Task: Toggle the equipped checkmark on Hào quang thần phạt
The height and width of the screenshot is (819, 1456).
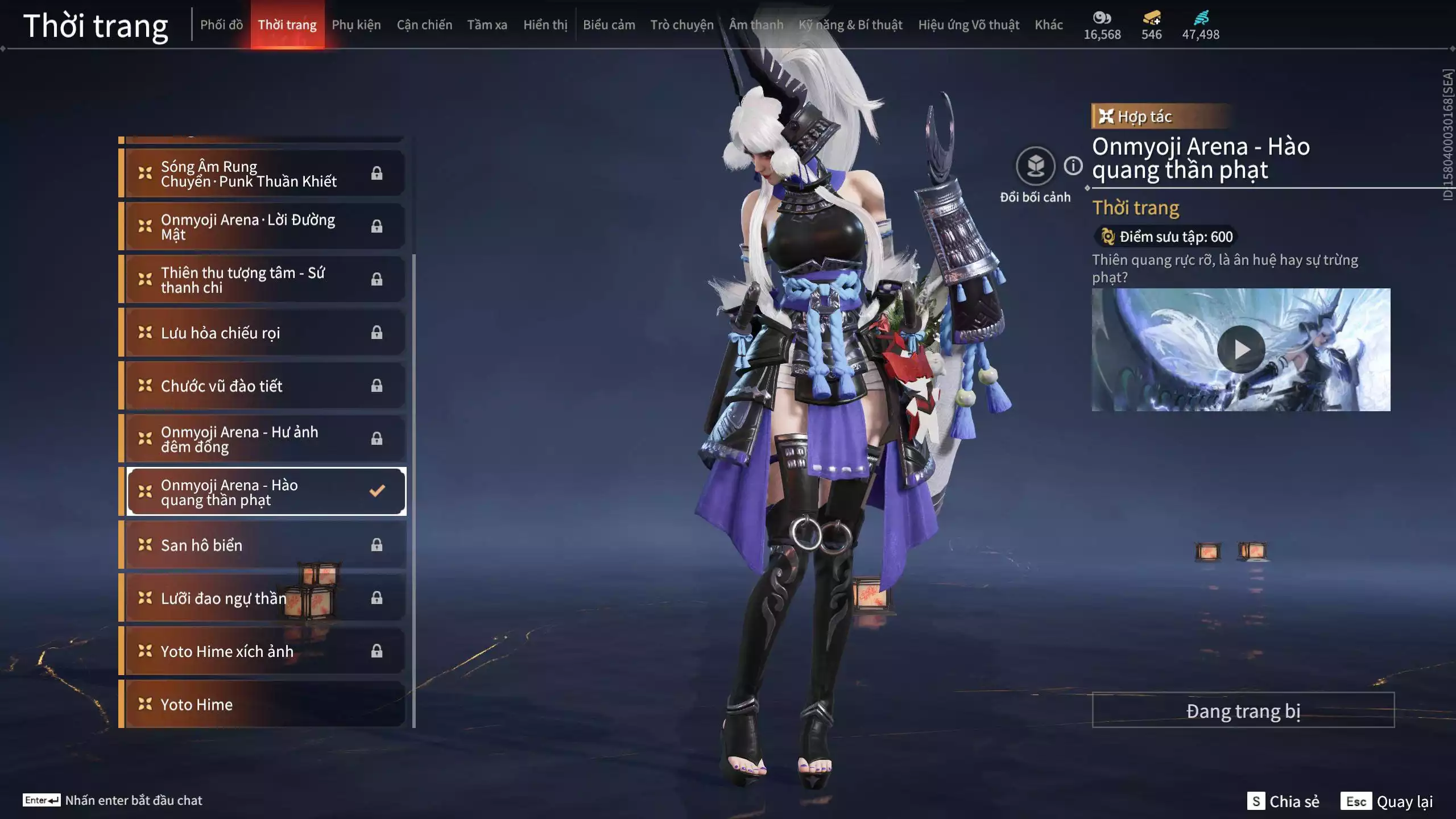Action: tap(377, 490)
